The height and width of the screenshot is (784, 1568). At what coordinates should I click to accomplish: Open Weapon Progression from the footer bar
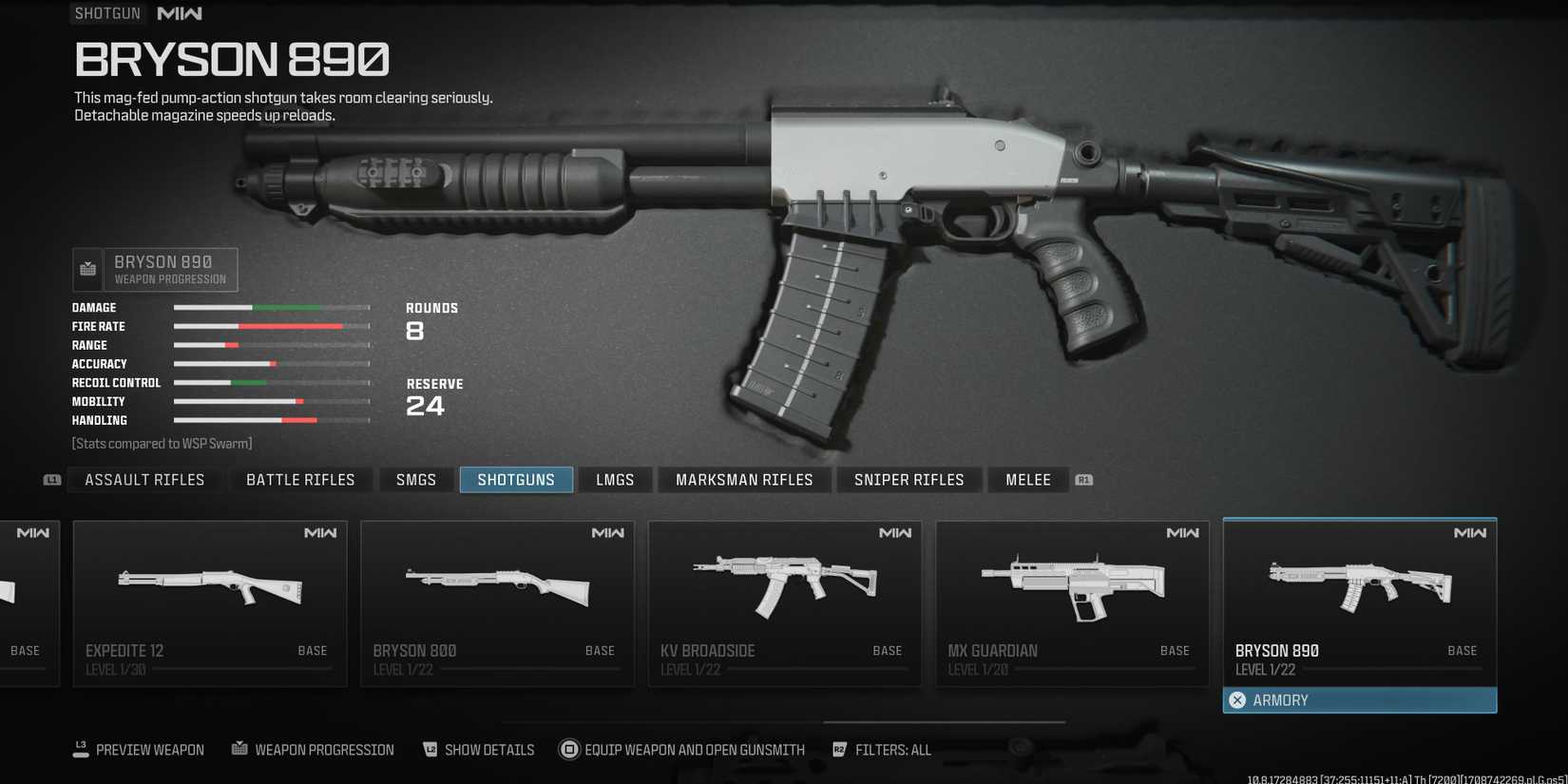tap(314, 750)
